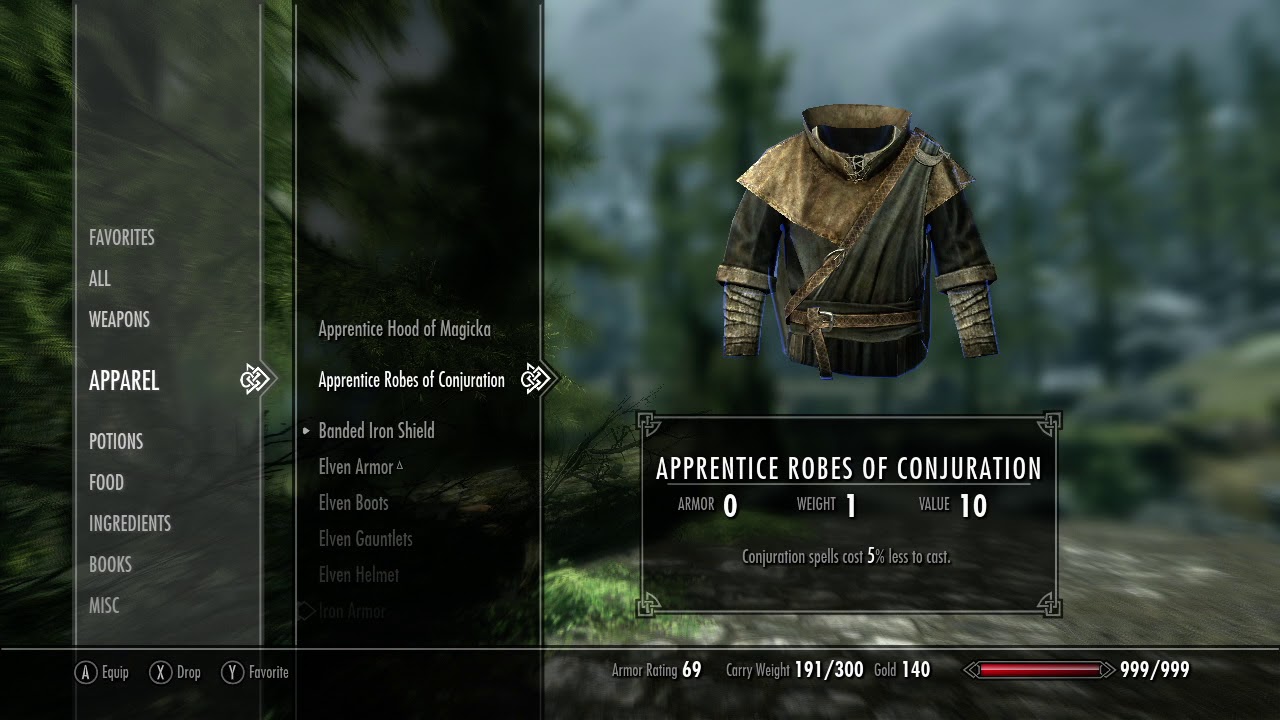Choose the Iron Armor entry
Screen dimensions: 1280x720
point(352,611)
